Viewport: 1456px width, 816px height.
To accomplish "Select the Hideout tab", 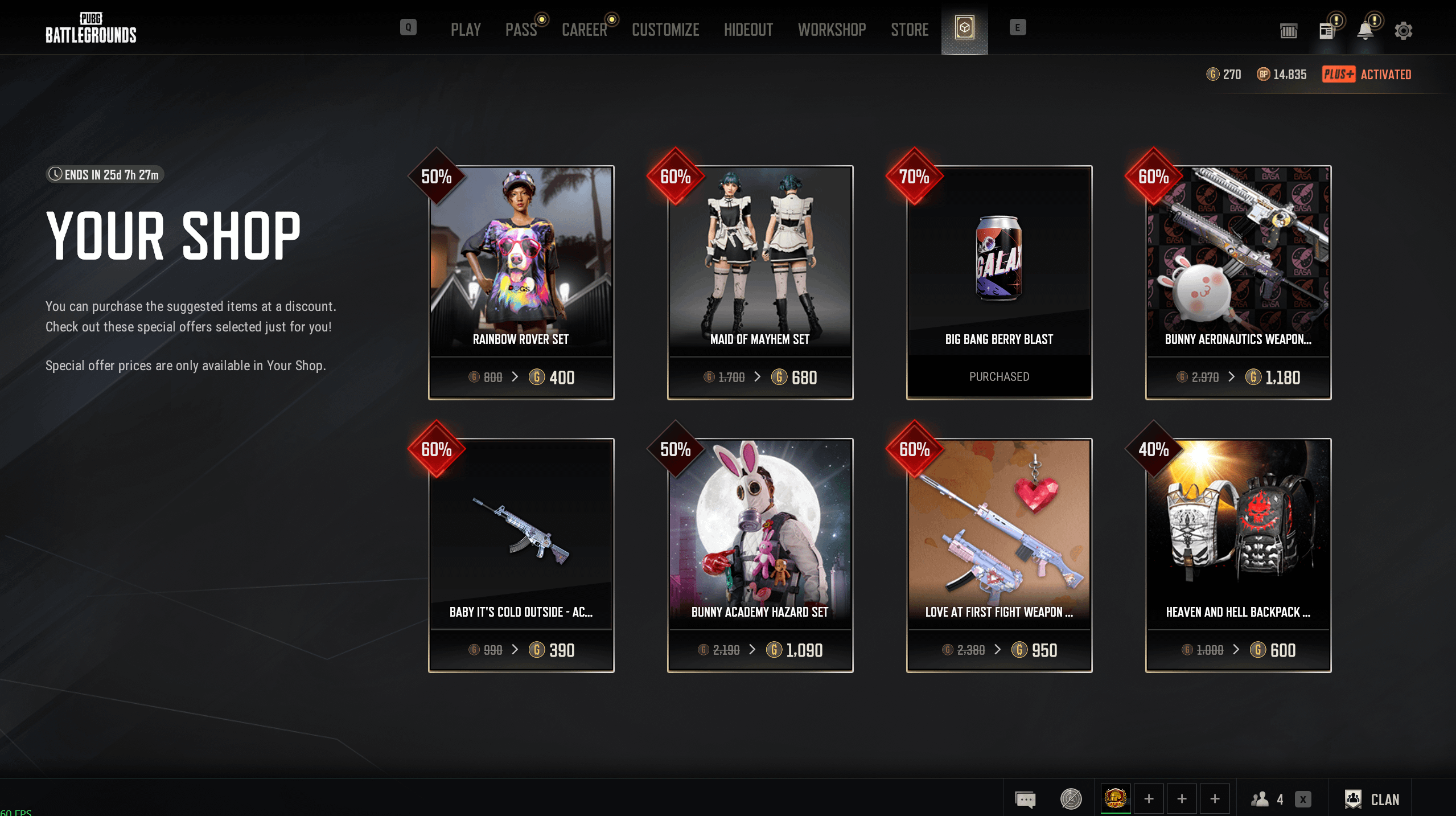I will 748,30.
